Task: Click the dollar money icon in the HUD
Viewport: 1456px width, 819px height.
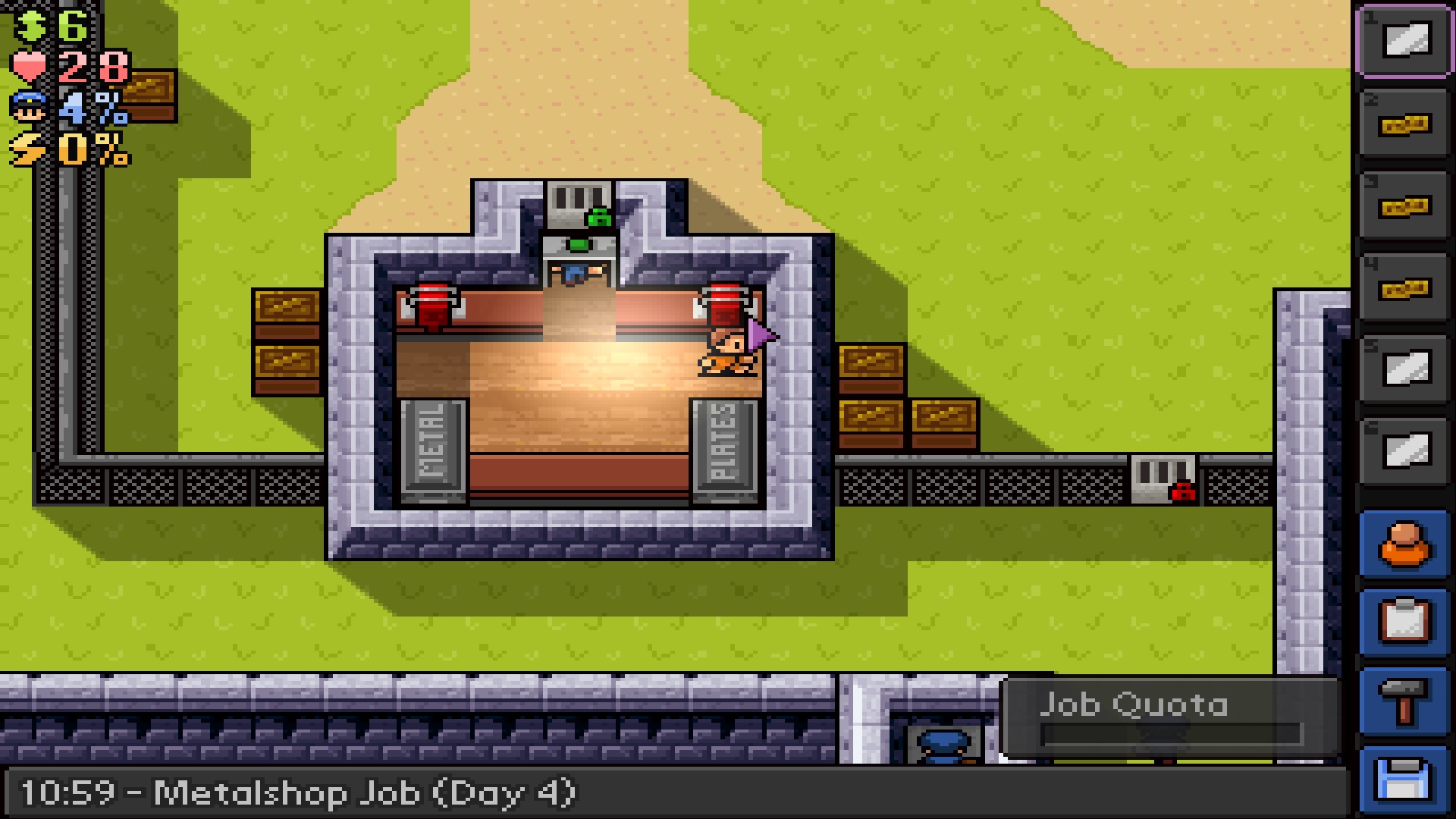Action: (x=29, y=25)
